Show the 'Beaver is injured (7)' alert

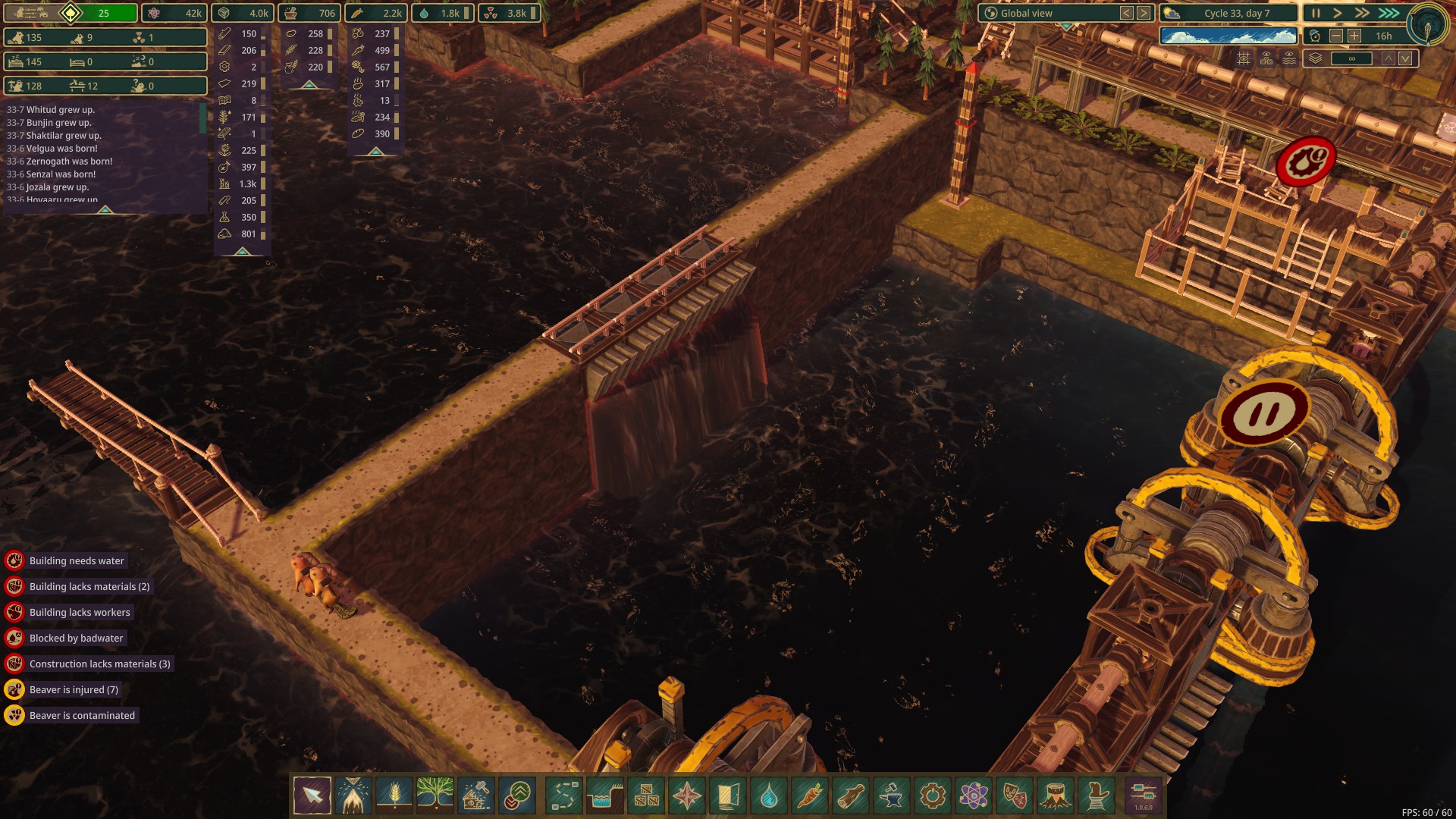(x=74, y=689)
